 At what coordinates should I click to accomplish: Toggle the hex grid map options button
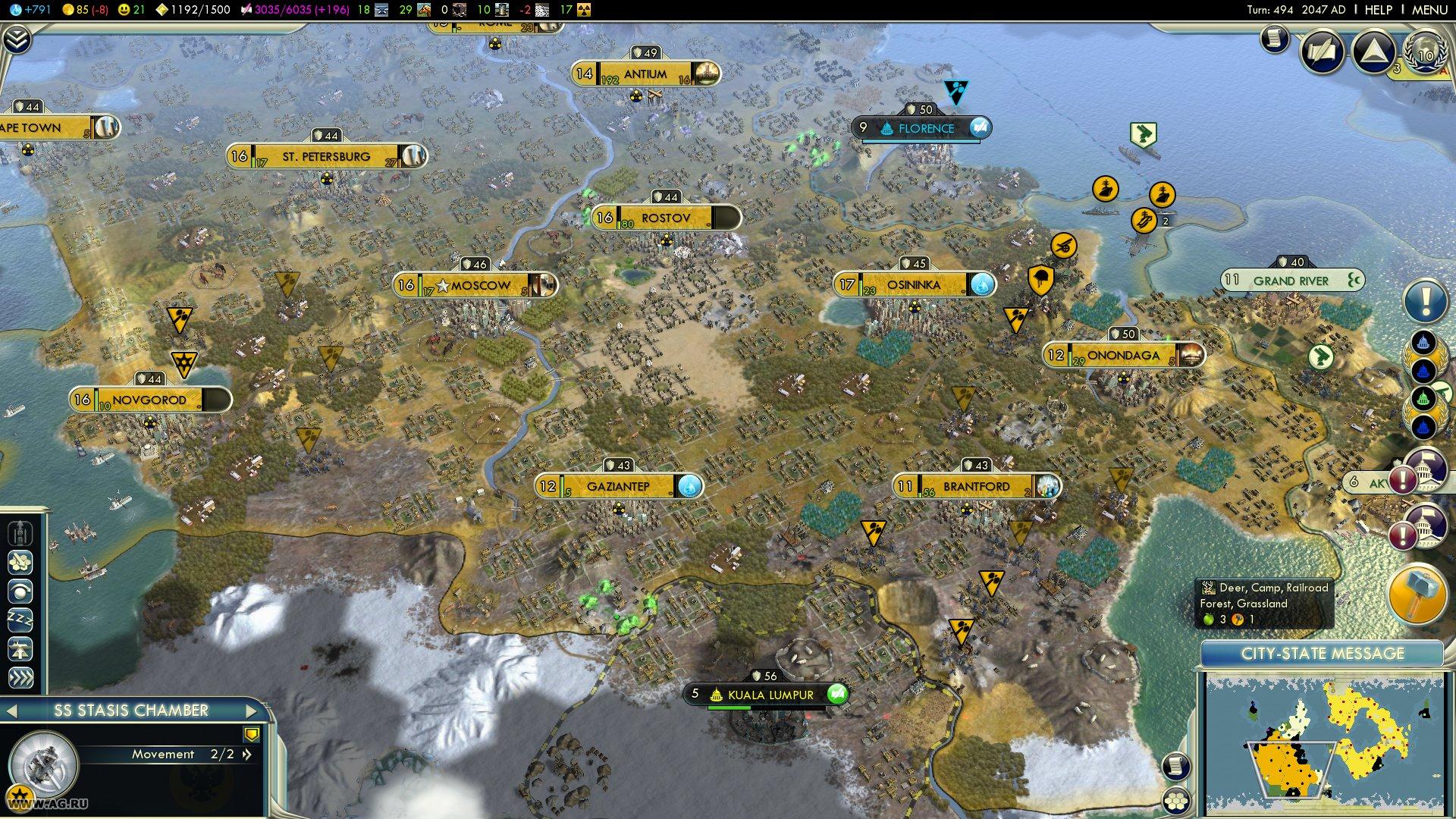(x=1176, y=801)
